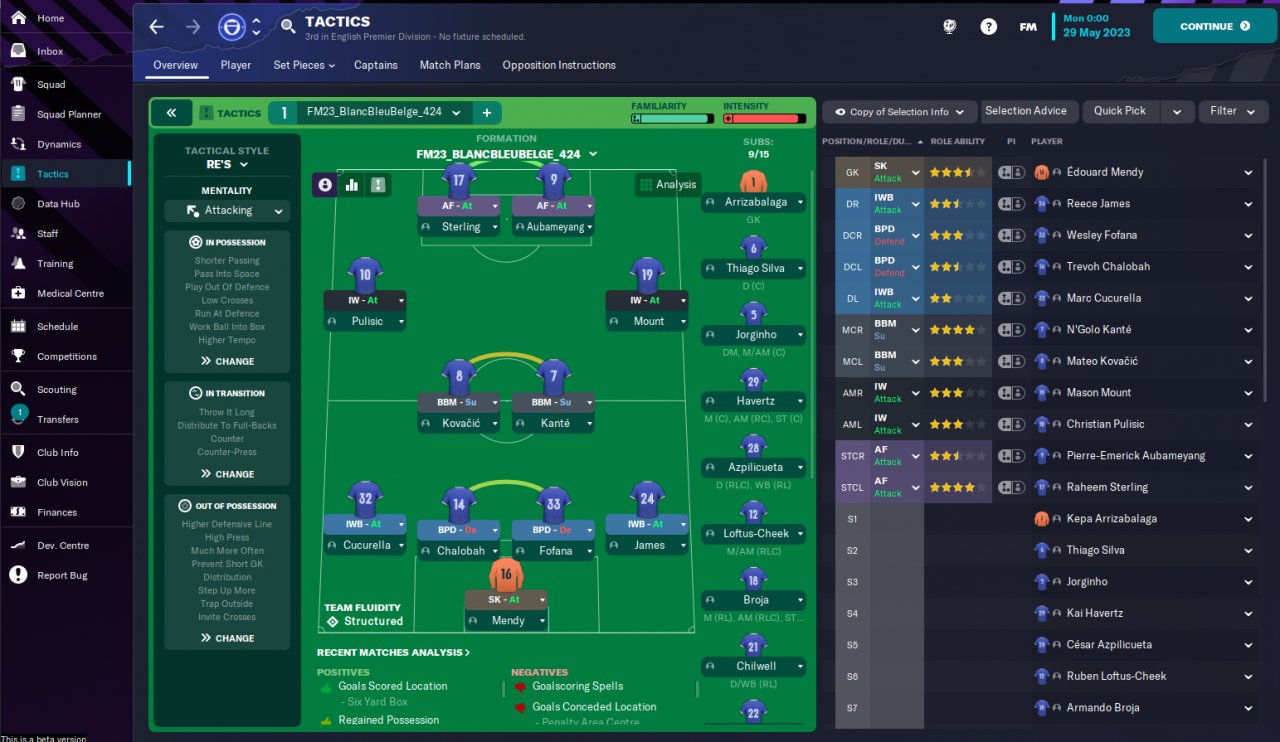Change the In Possession instructions
Viewport: 1280px width, 742px height.
(227, 361)
